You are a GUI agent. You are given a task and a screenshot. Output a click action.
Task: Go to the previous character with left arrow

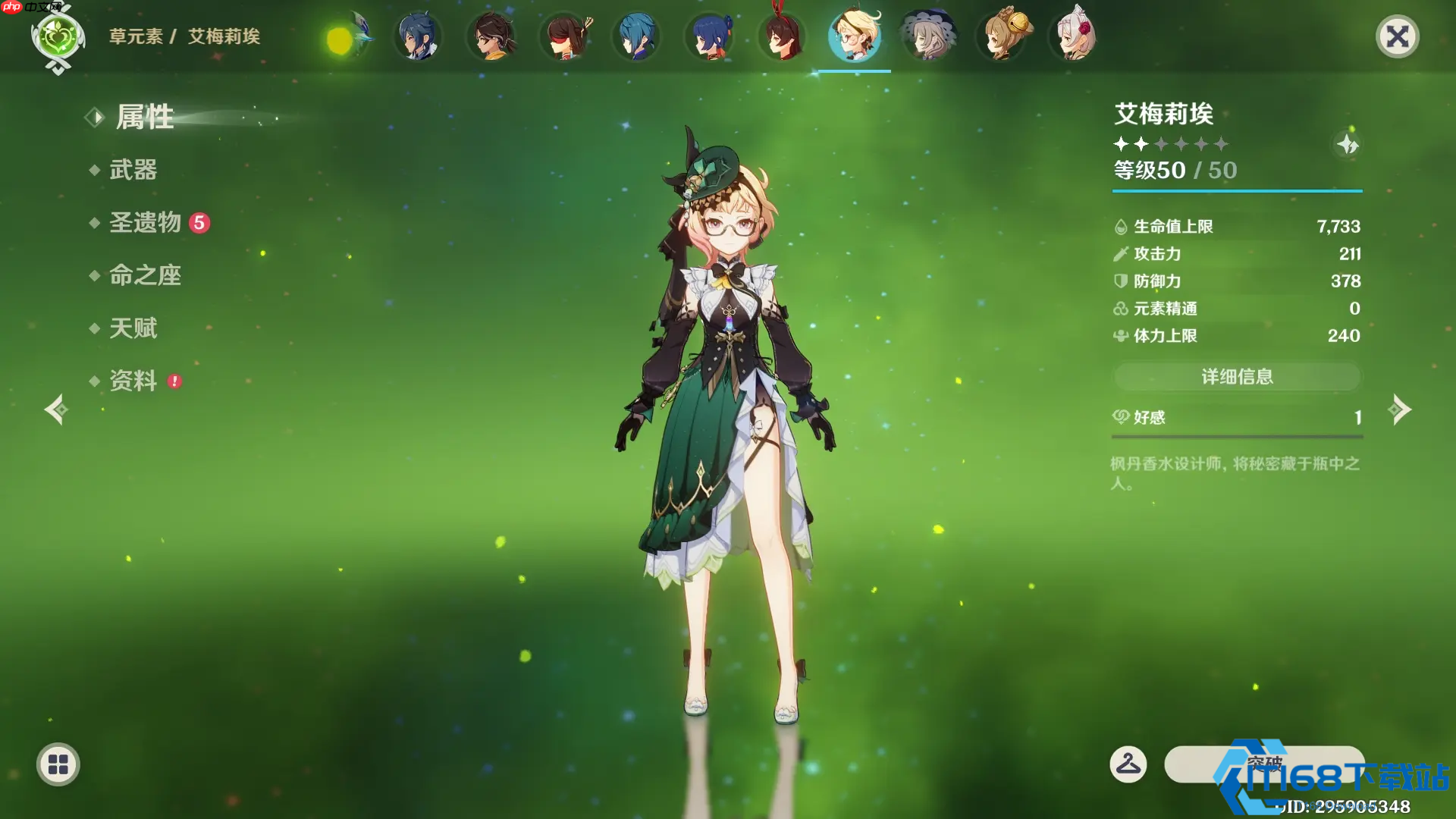pos(56,410)
